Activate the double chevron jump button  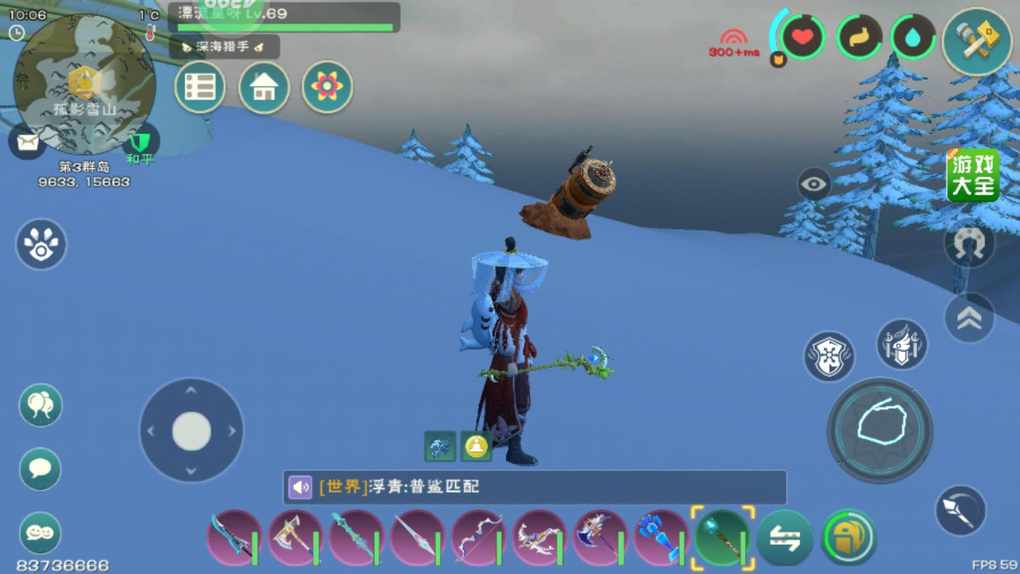click(x=969, y=317)
